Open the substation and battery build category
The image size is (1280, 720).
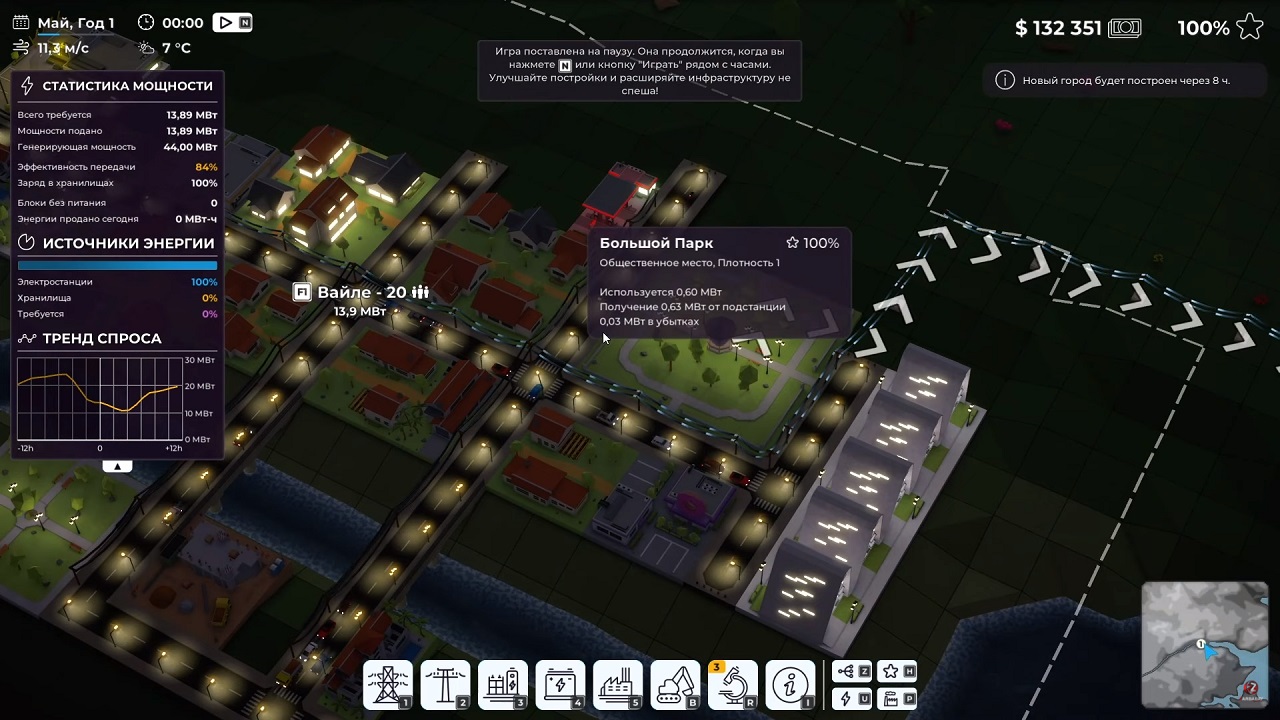[502, 686]
